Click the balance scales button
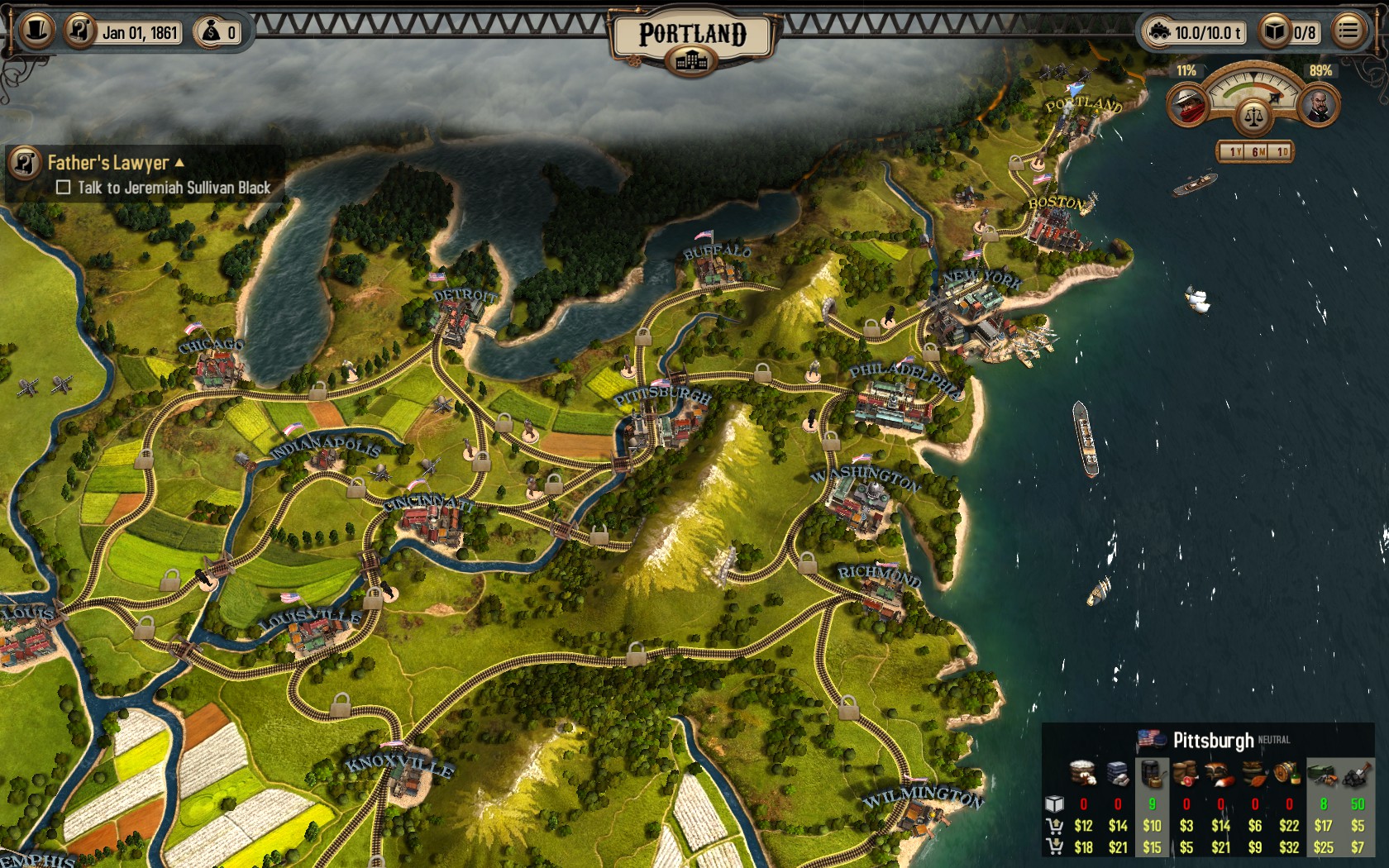Screen dimensions: 1389x868 (x=1253, y=117)
